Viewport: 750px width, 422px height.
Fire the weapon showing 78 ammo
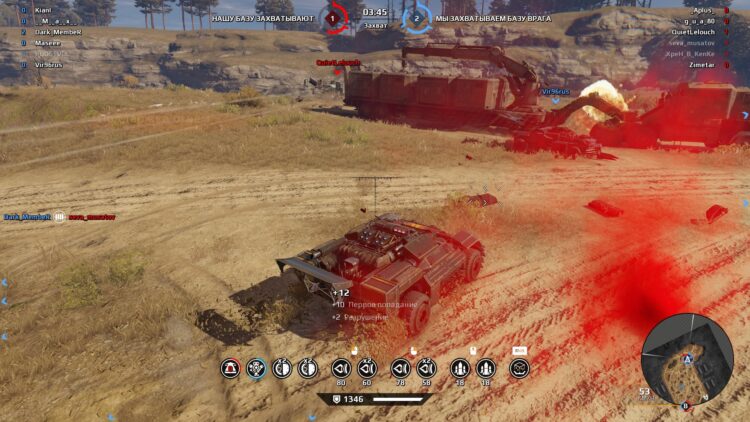point(401,368)
